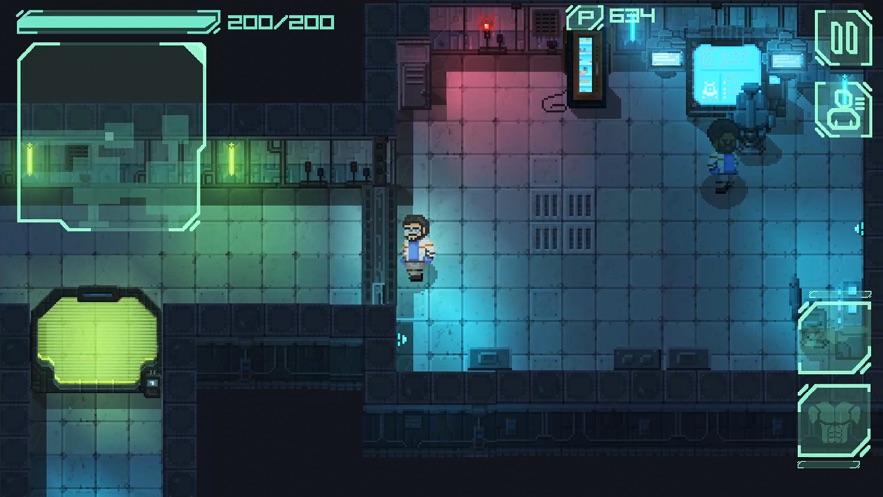Click the minimap panel

pos(112,136)
